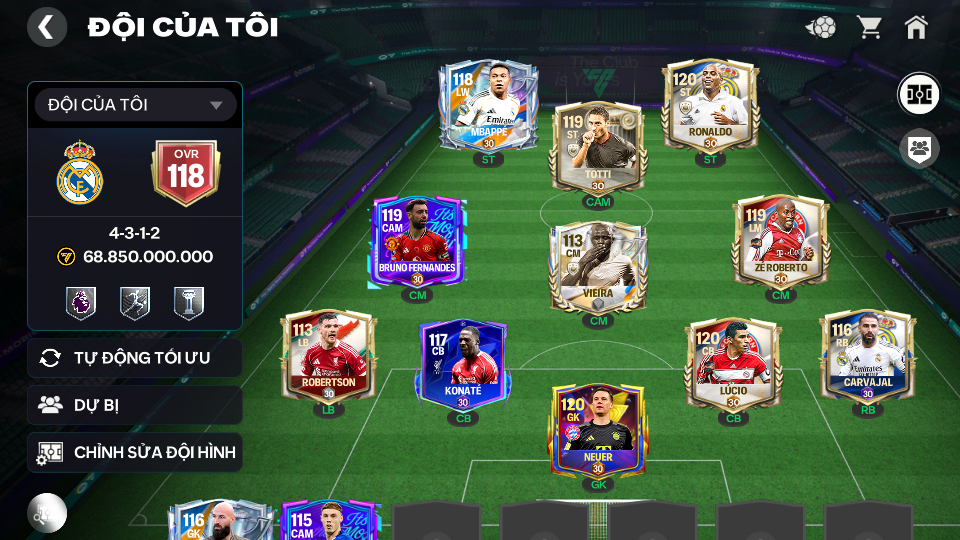The height and width of the screenshot is (540, 960).
Task: Open the football icon in top bar
Action: [x=821, y=27]
